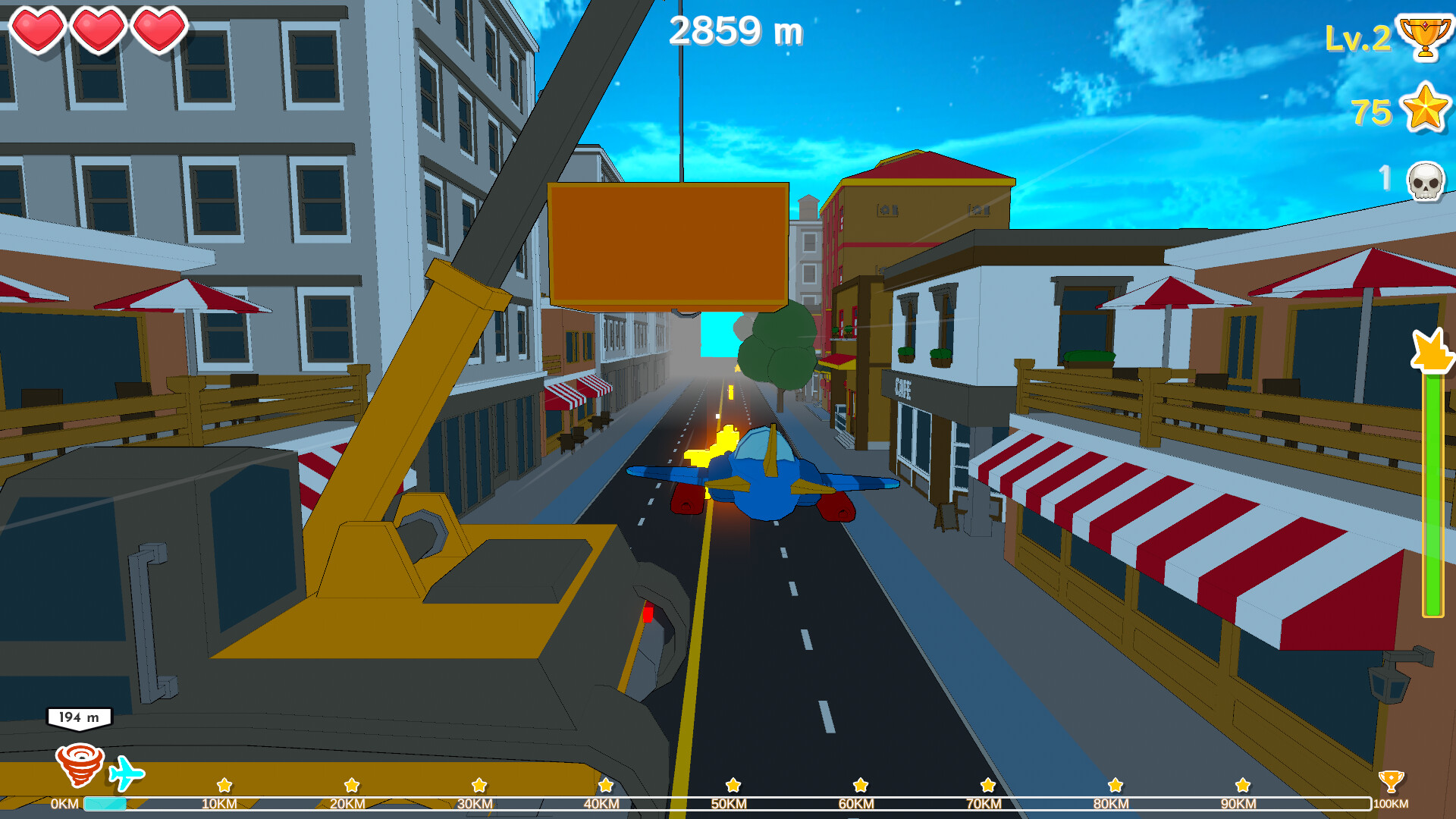Click the 194 m distance label
The width and height of the screenshot is (1456, 819).
pos(78,716)
